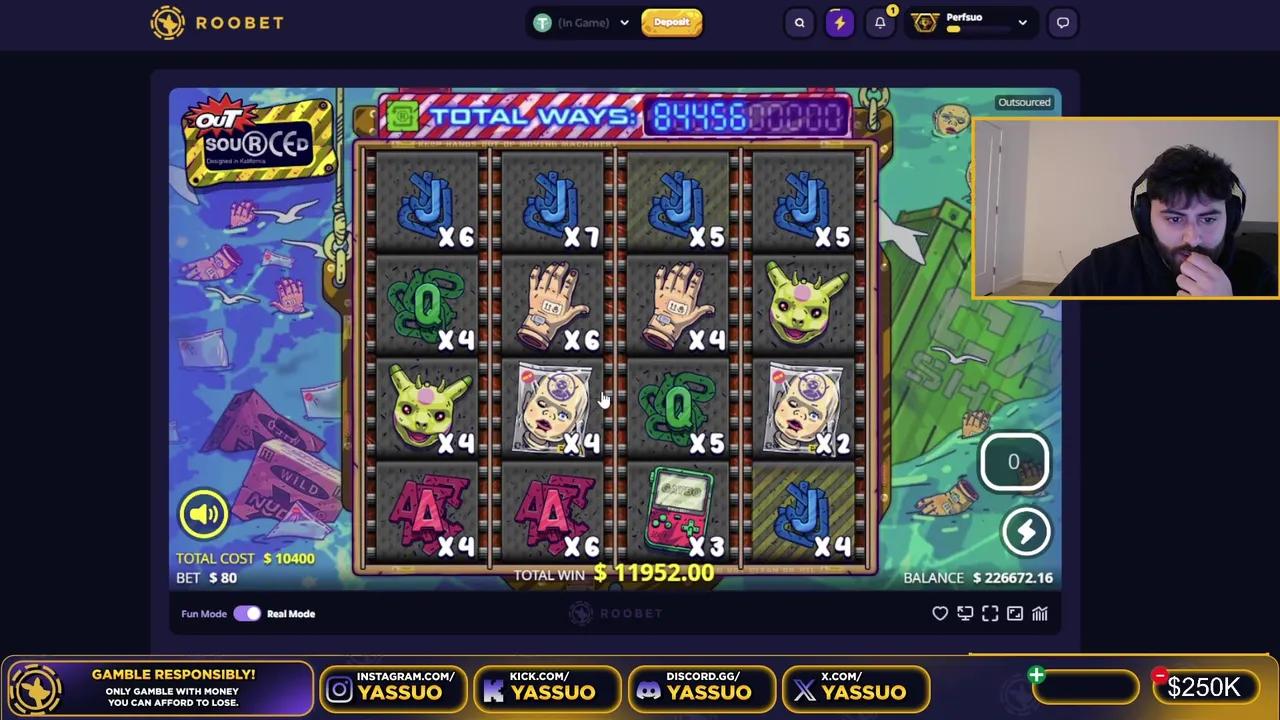Enter fullscreen with the corner-brackets icon
1280x720 pixels.
point(990,614)
